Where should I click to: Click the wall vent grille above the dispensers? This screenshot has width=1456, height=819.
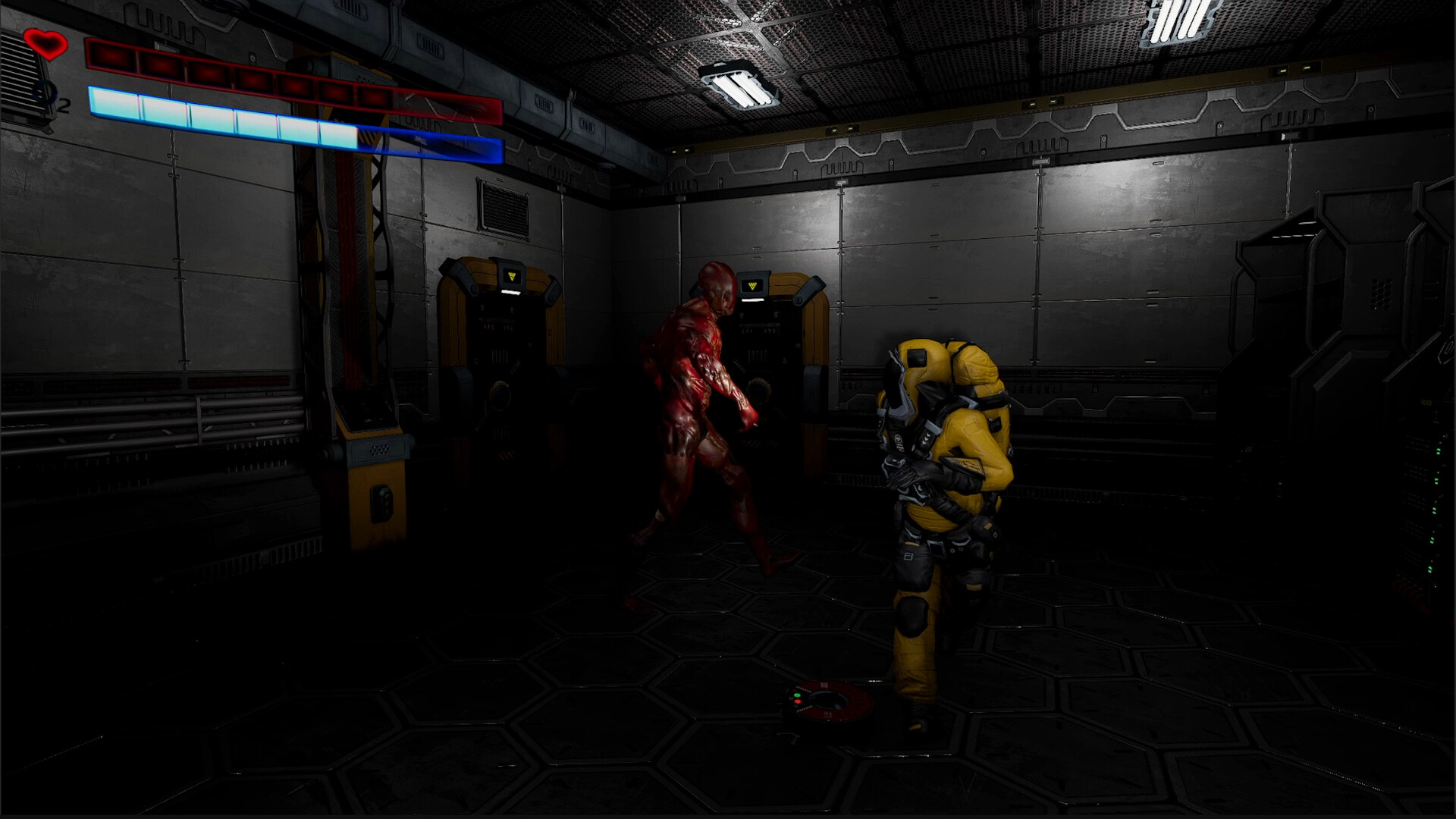pos(505,203)
